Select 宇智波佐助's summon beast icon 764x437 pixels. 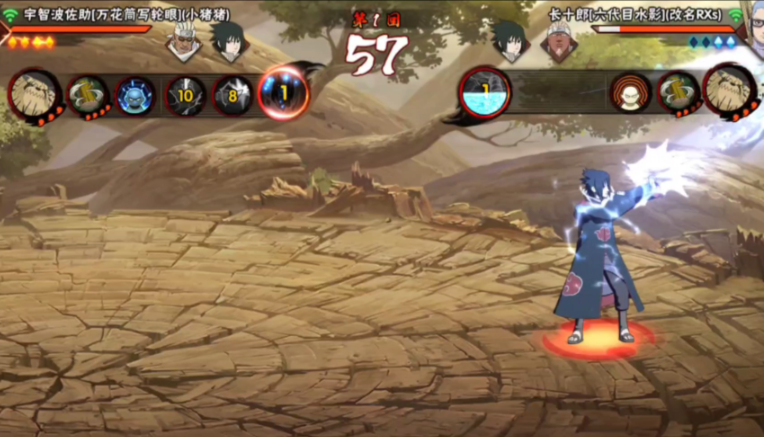coord(35,92)
